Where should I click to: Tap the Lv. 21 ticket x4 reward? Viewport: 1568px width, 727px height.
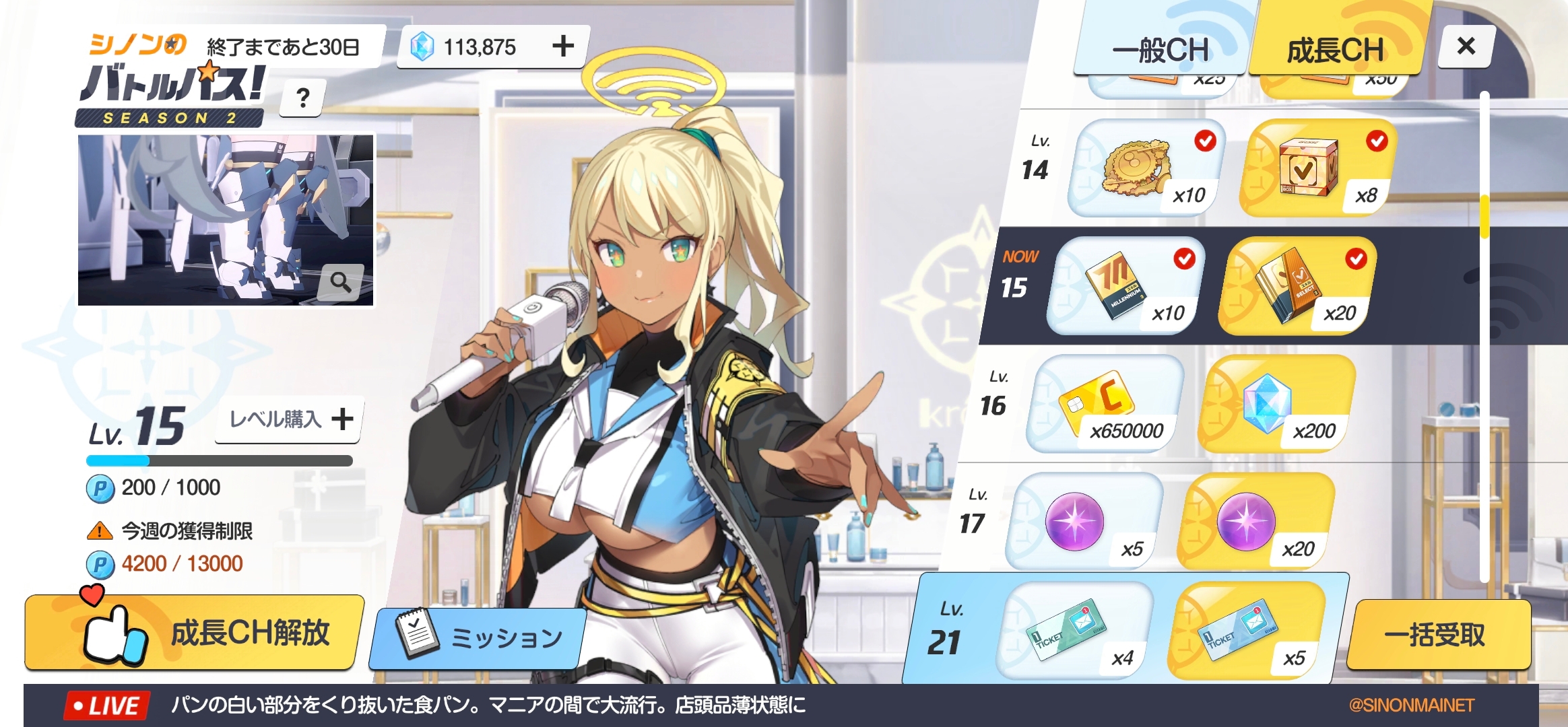point(1074,631)
